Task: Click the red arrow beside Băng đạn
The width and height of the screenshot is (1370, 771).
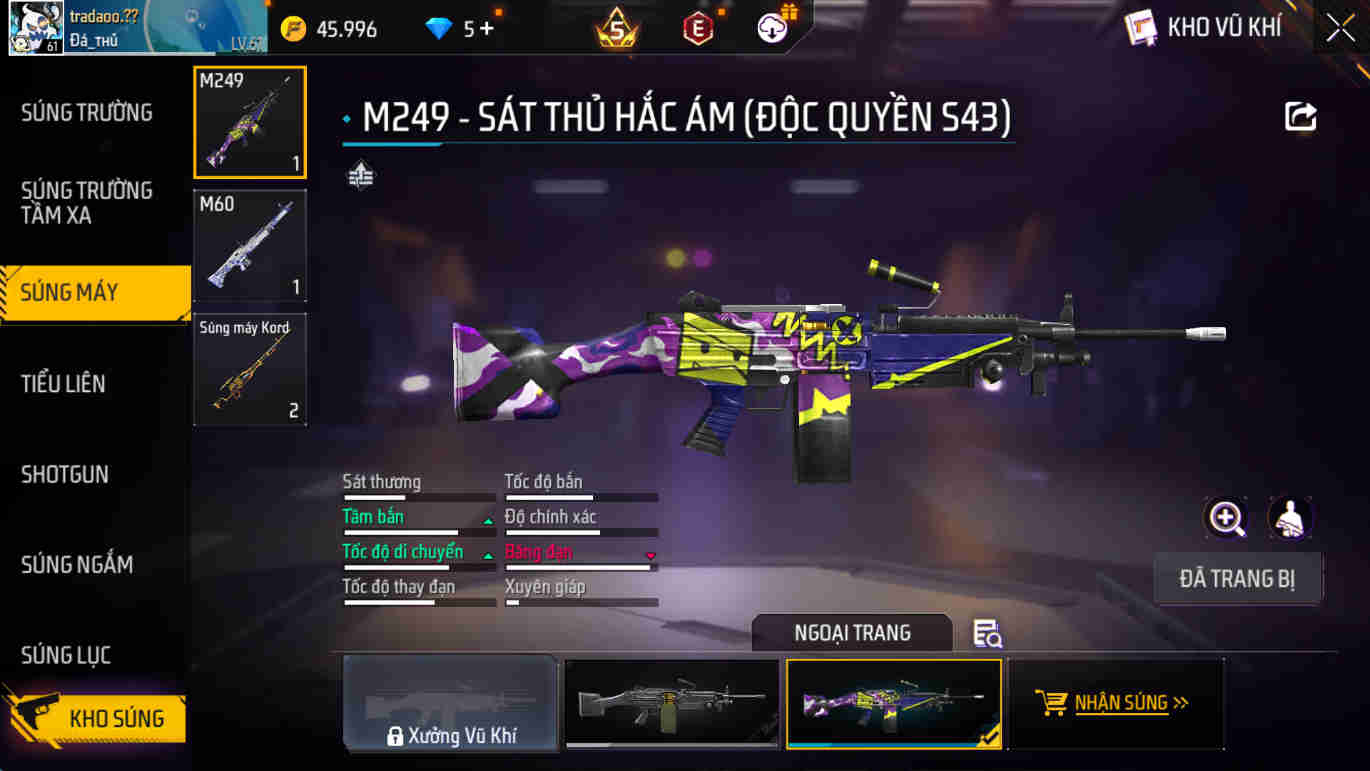Action: [652, 555]
